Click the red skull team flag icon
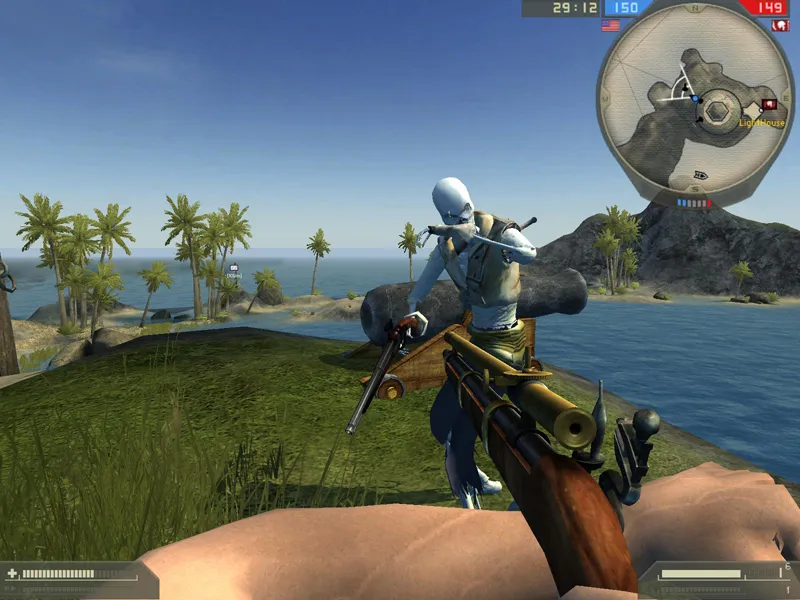800x600 pixels. pyautogui.click(x=780, y=25)
